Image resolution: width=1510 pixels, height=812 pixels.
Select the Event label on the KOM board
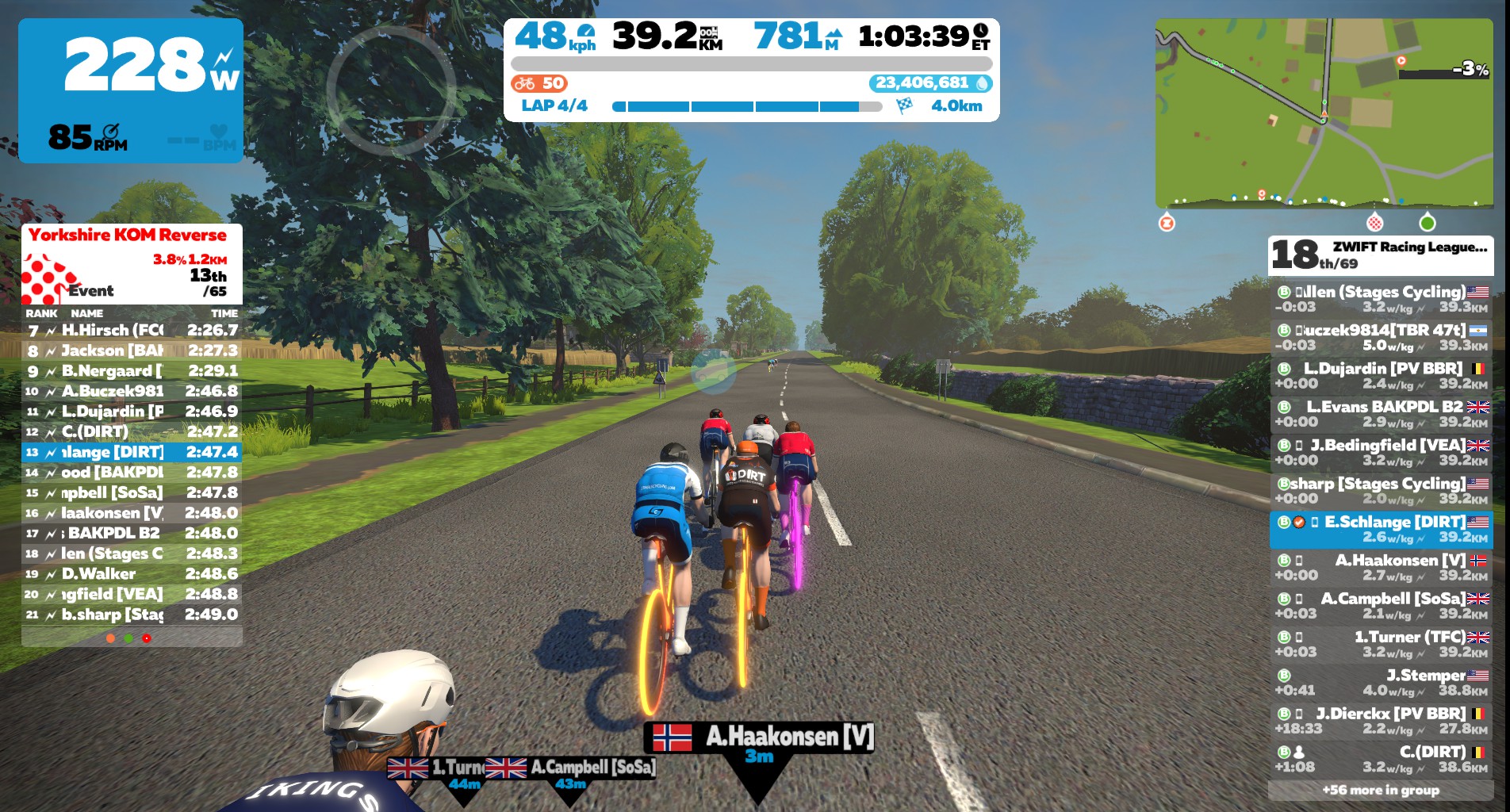click(90, 291)
